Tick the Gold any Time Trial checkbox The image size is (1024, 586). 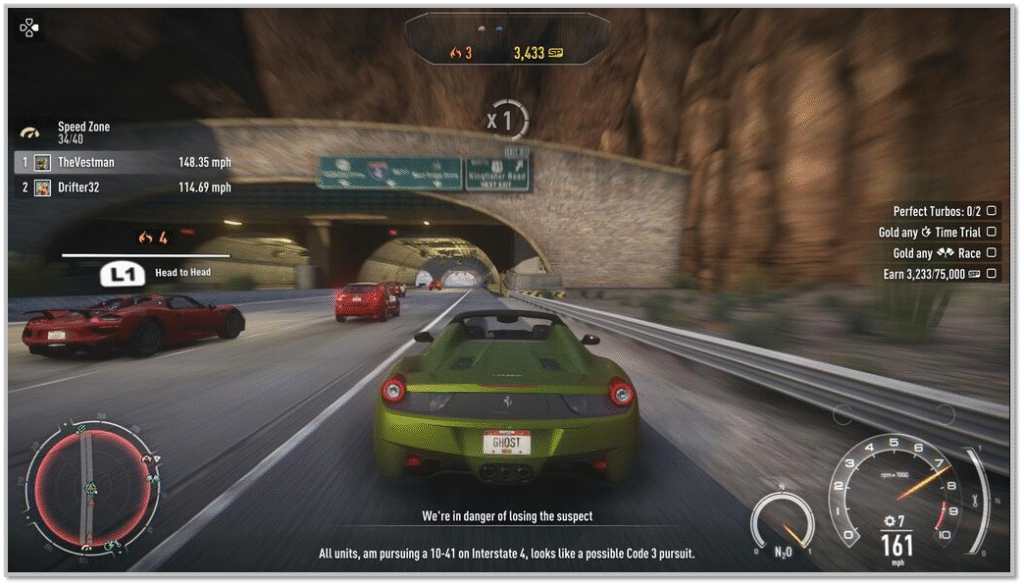click(x=992, y=232)
